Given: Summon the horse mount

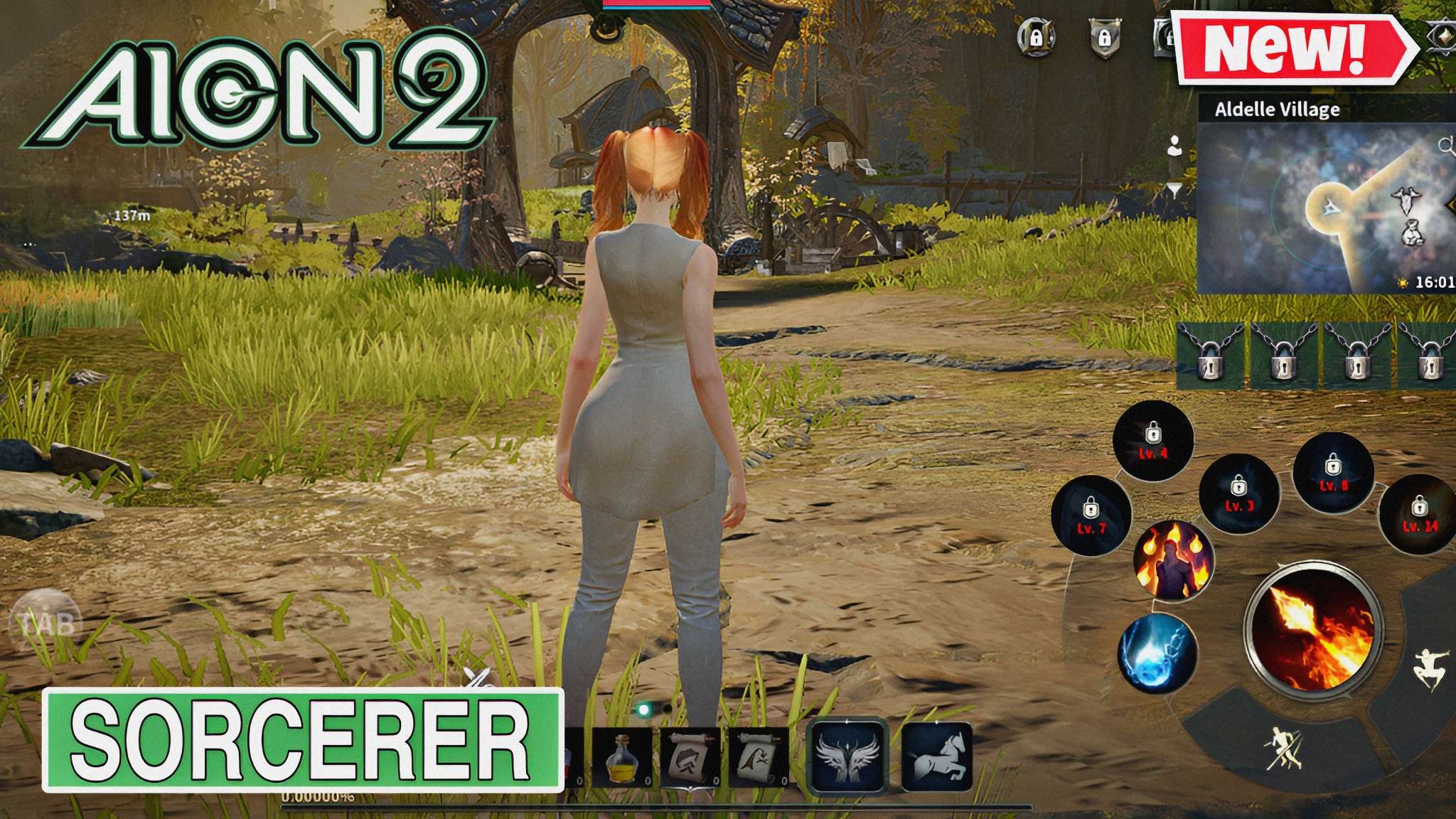Looking at the screenshot, I should (936, 756).
